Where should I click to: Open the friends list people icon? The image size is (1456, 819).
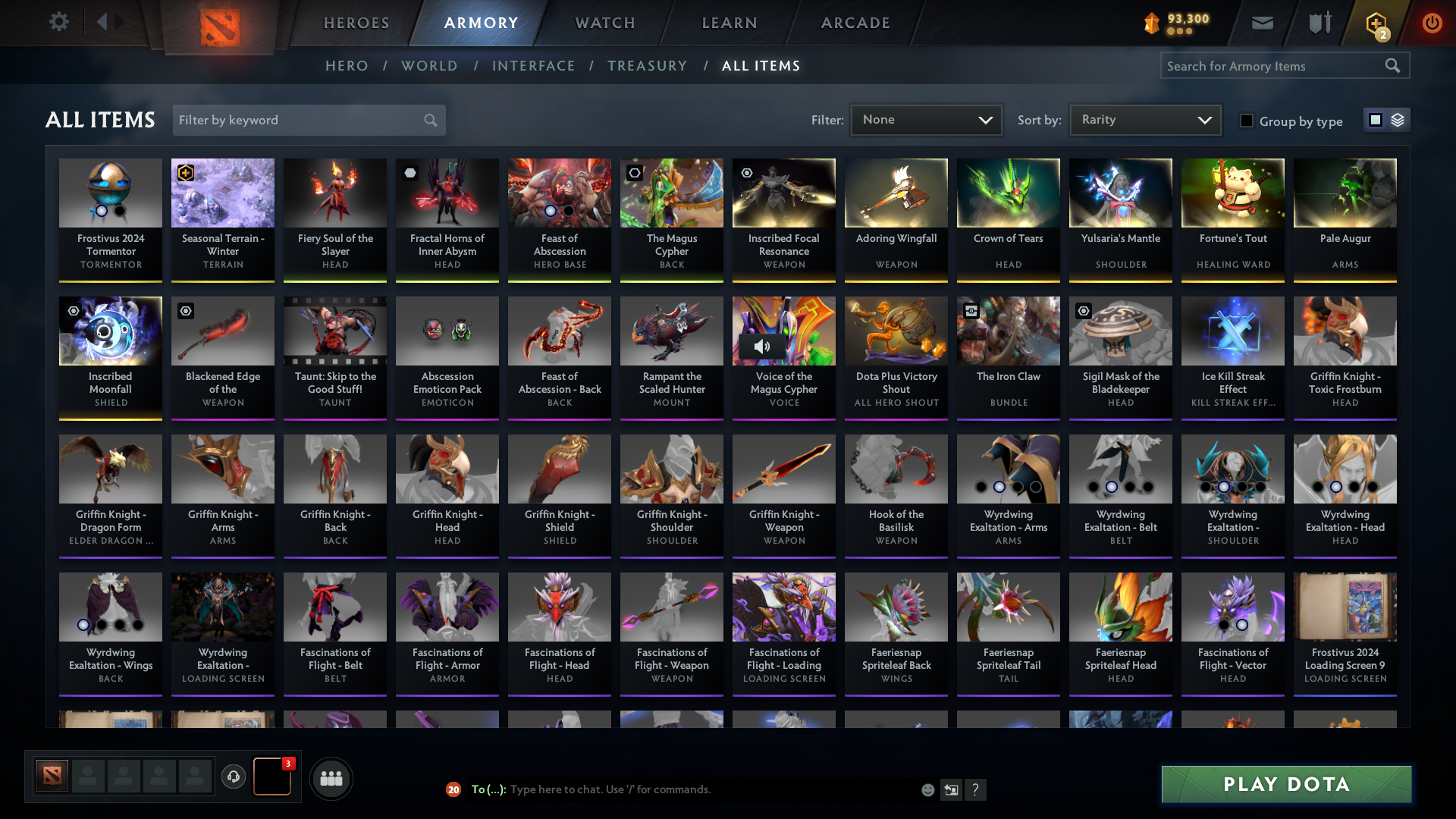pyautogui.click(x=330, y=777)
